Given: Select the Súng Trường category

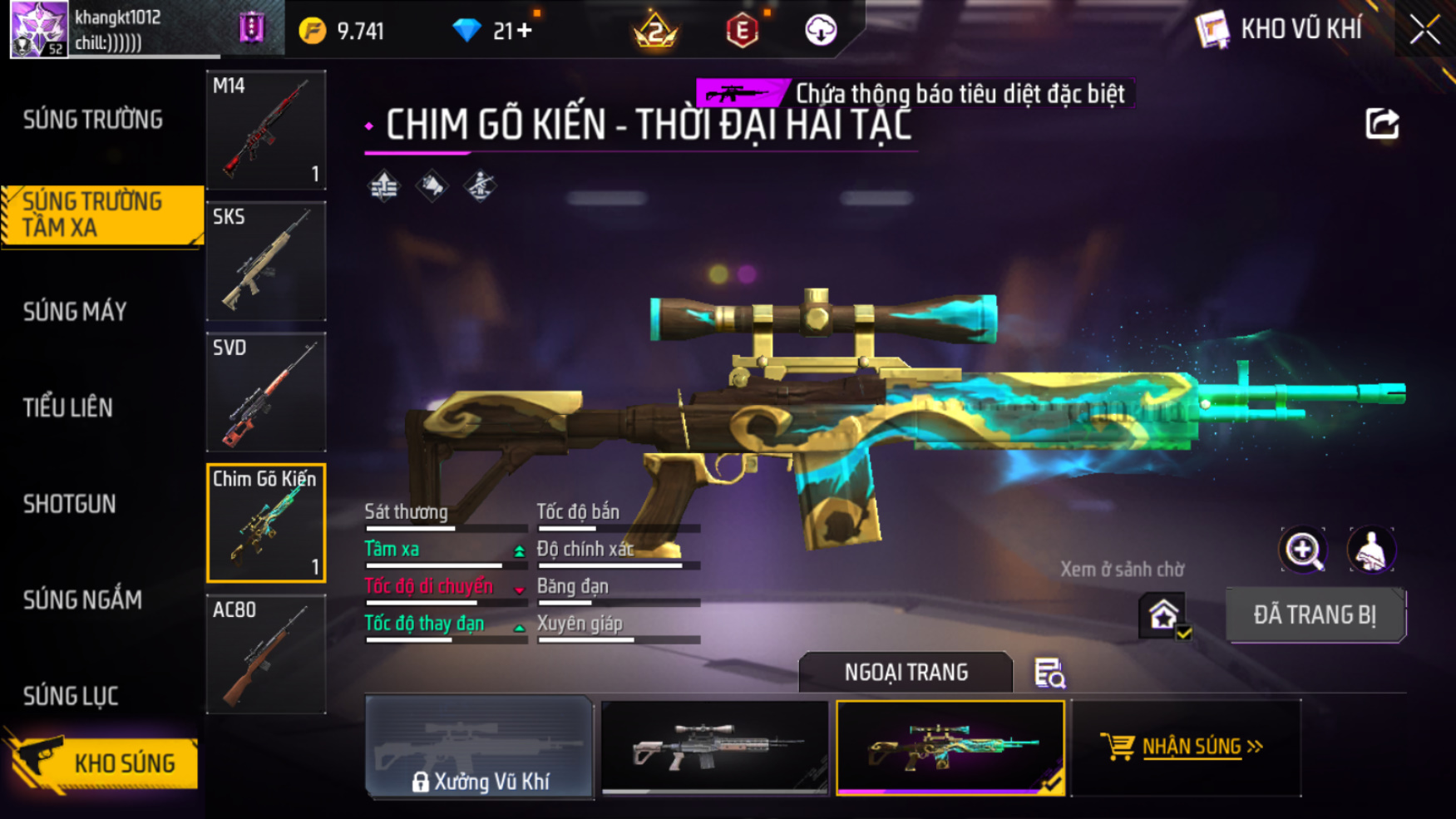Looking at the screenshot, I should click(93, 120).
